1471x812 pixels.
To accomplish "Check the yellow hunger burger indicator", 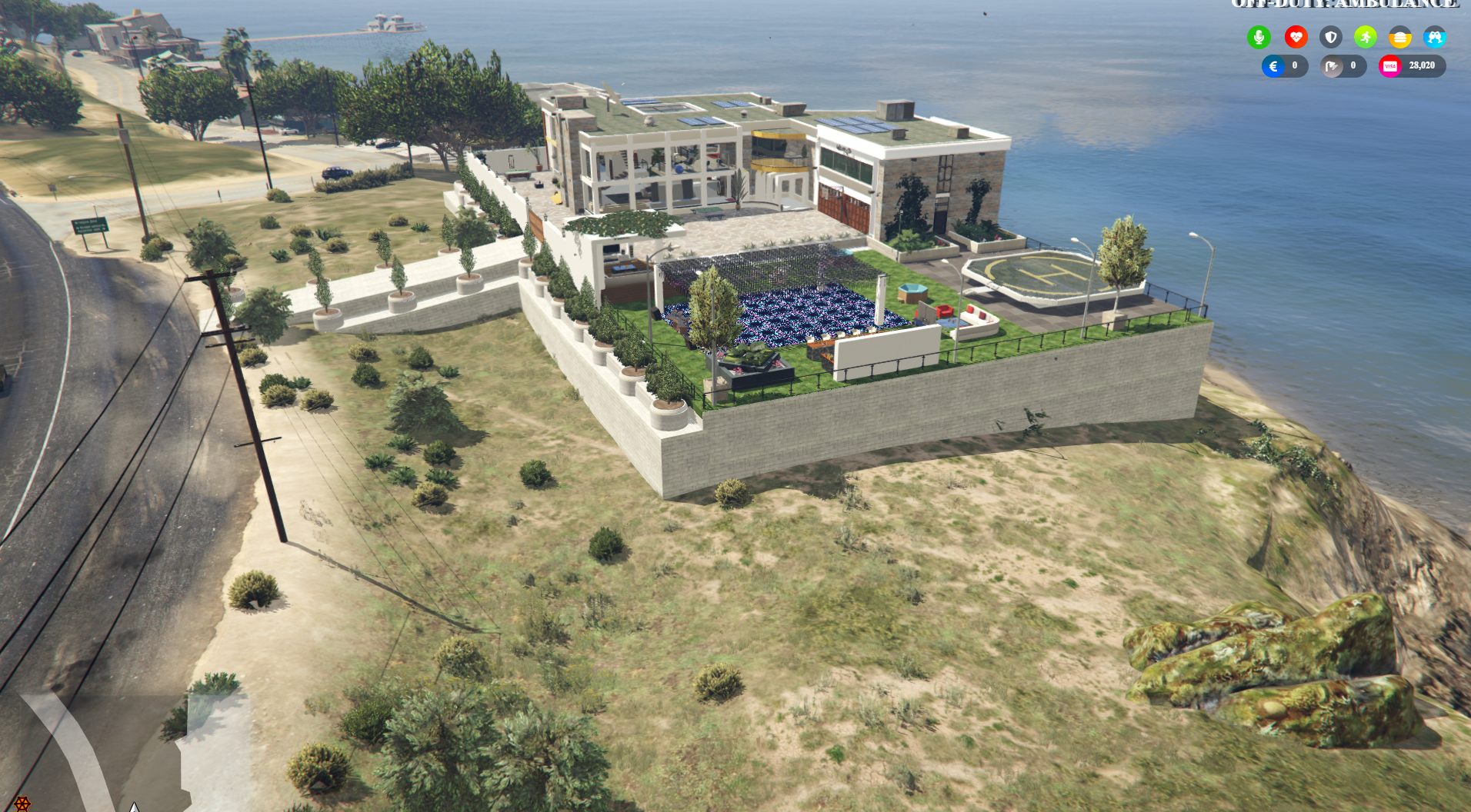I will tap(1399, 36).
